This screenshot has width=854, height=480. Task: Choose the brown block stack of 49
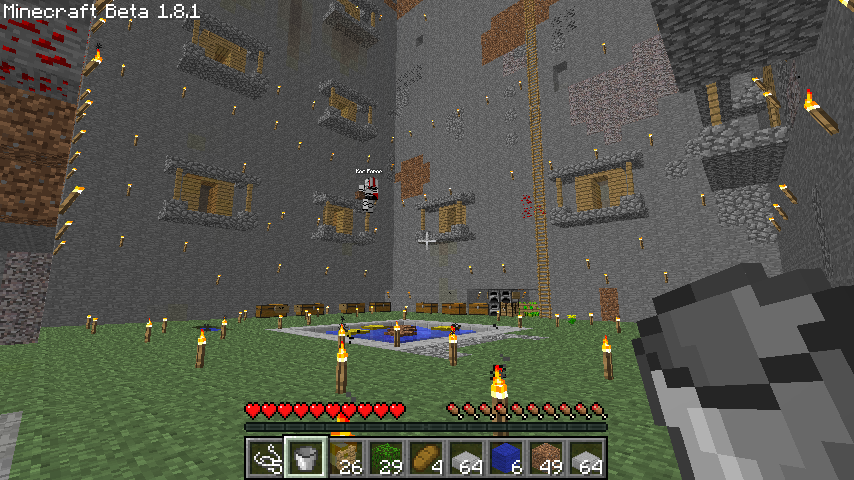tap(545, 458)
